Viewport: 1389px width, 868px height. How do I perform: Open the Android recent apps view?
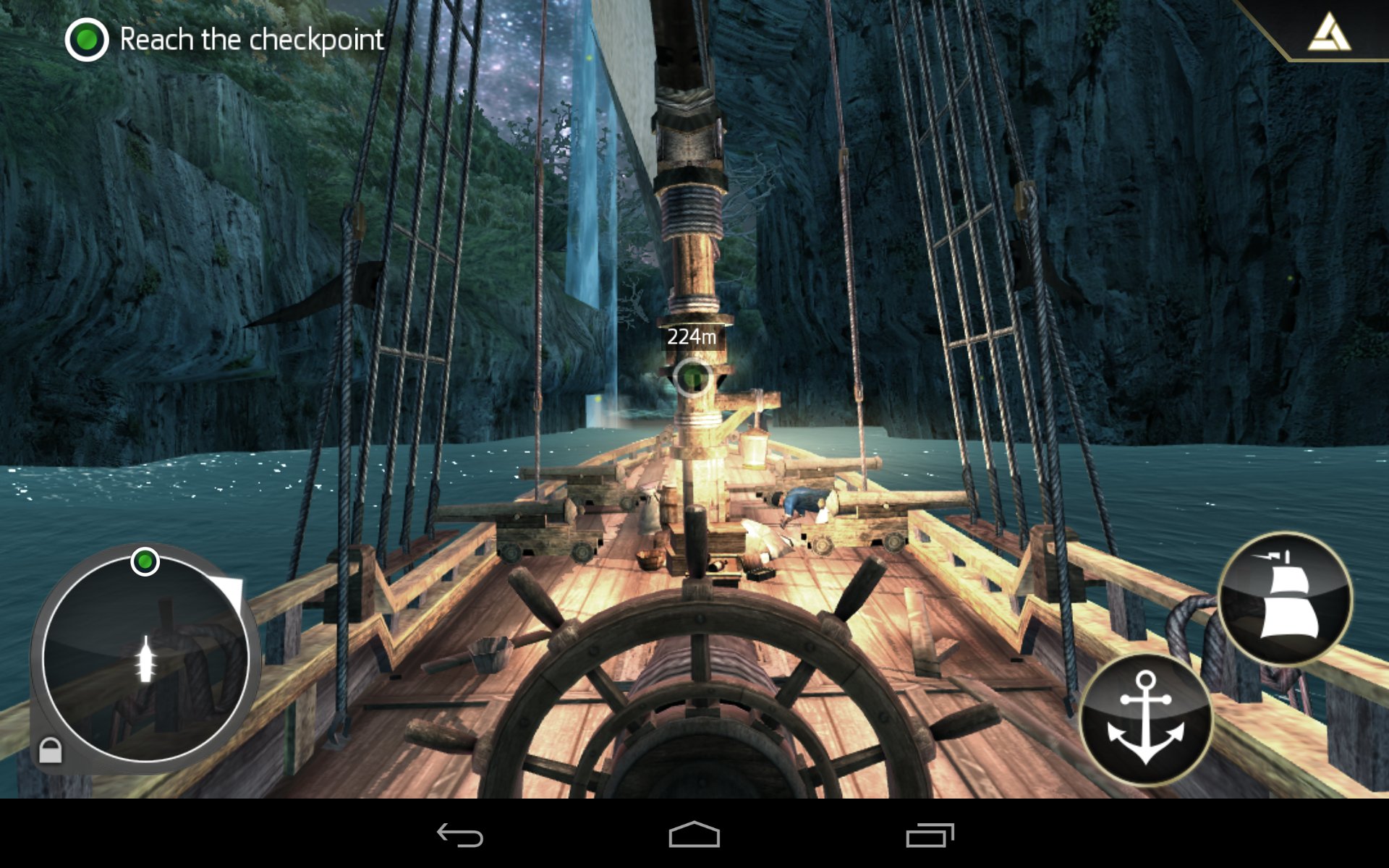tap(929, 835)
